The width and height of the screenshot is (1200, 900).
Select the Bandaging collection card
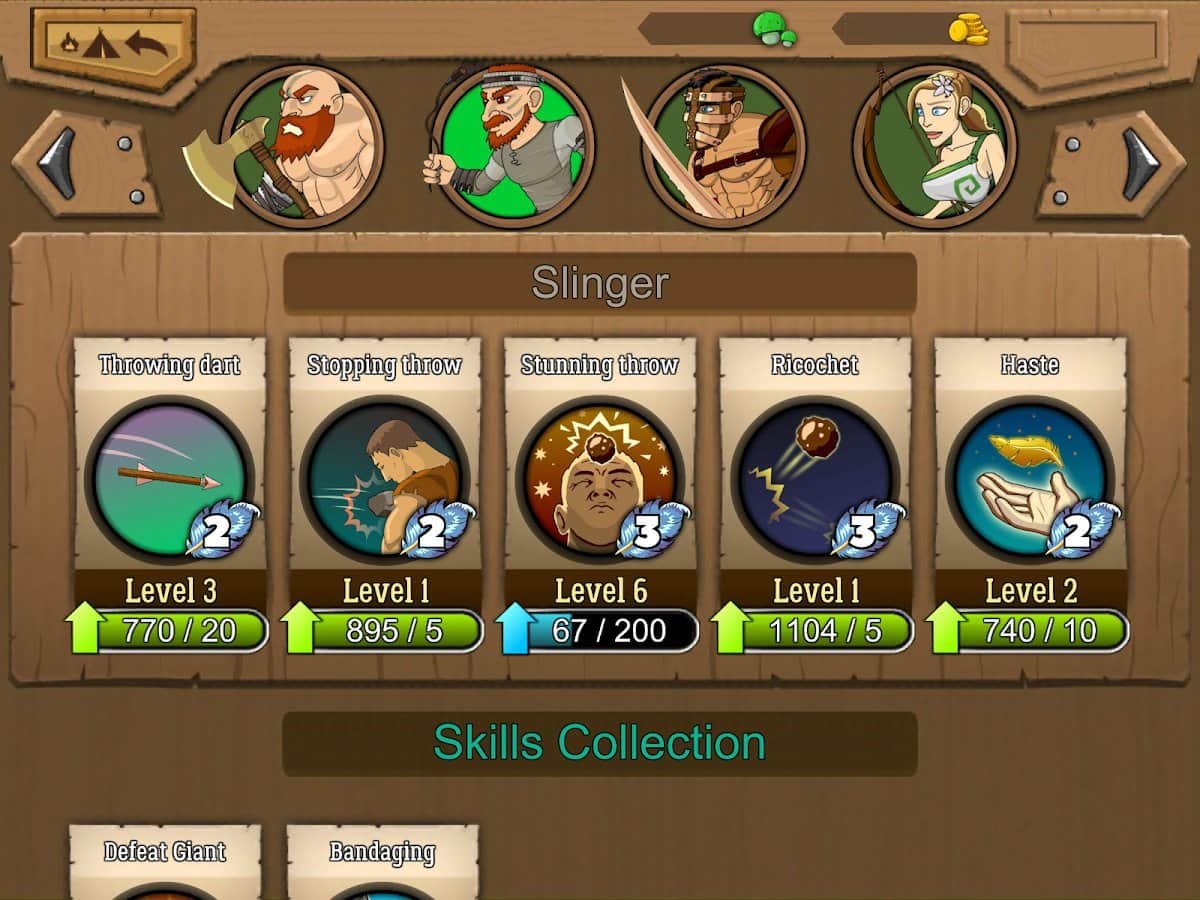click(382, 862)
